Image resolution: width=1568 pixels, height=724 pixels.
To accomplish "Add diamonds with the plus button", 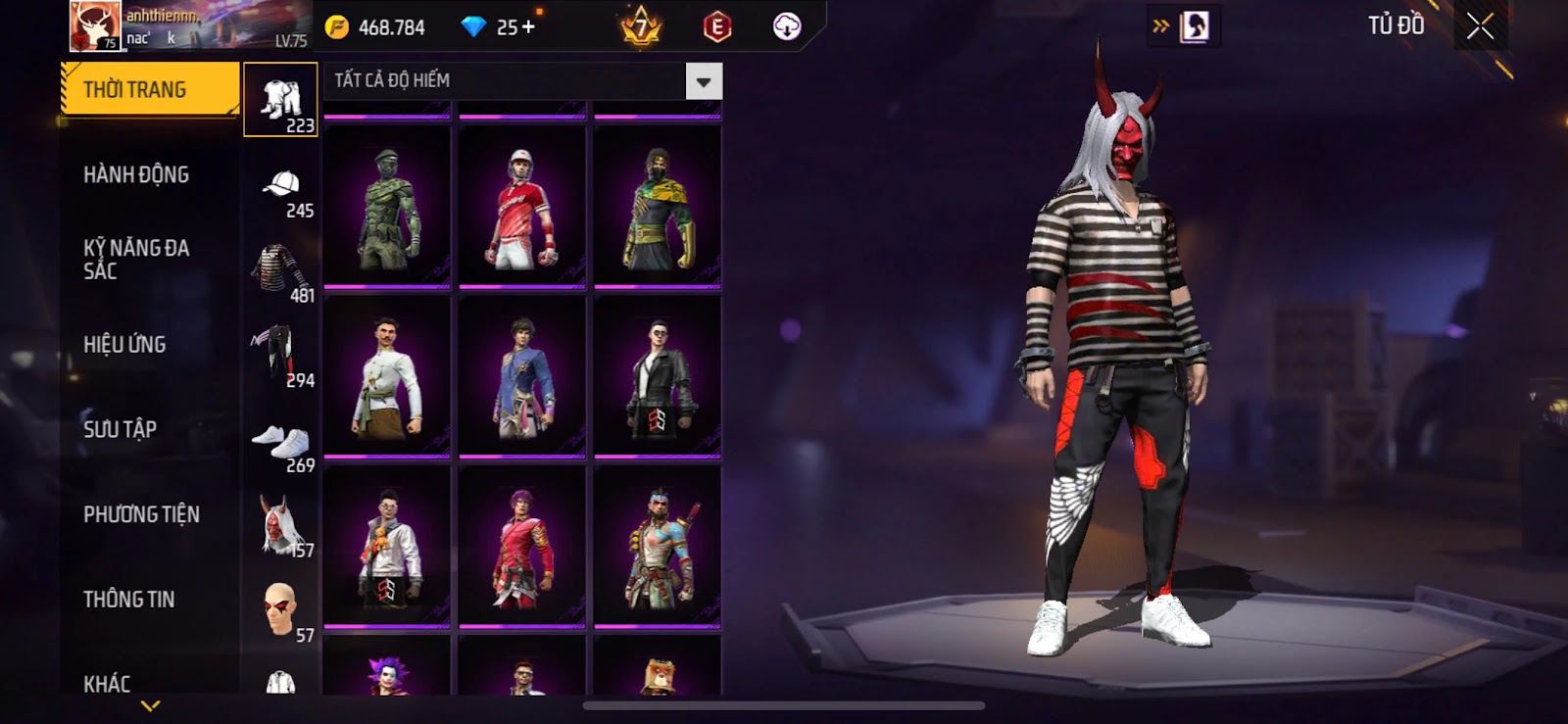I will click(529, 27).
